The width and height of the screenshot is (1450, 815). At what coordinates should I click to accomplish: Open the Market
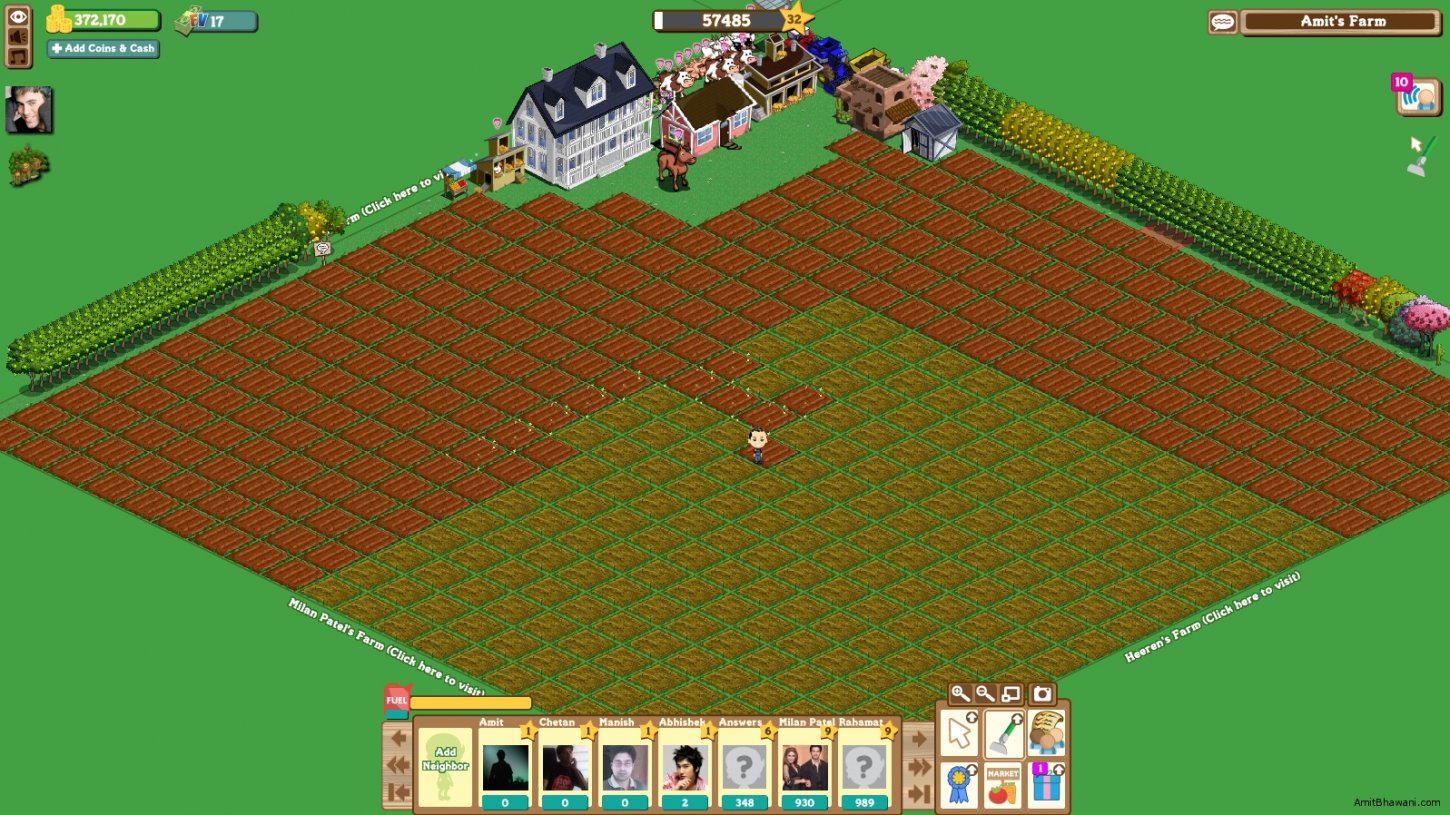coord(1003,785)
